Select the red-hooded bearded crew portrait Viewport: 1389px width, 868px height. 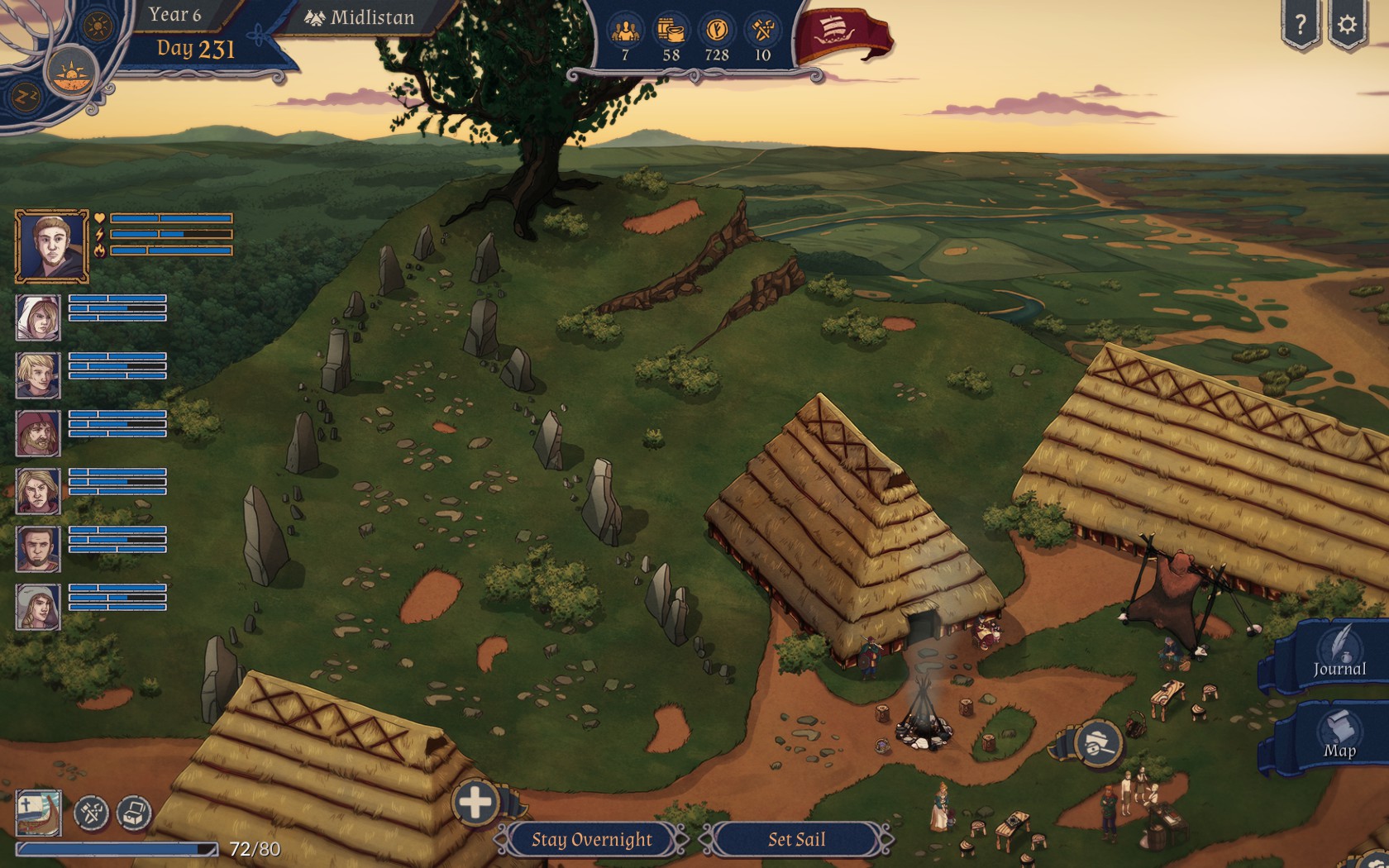[38, 433]
